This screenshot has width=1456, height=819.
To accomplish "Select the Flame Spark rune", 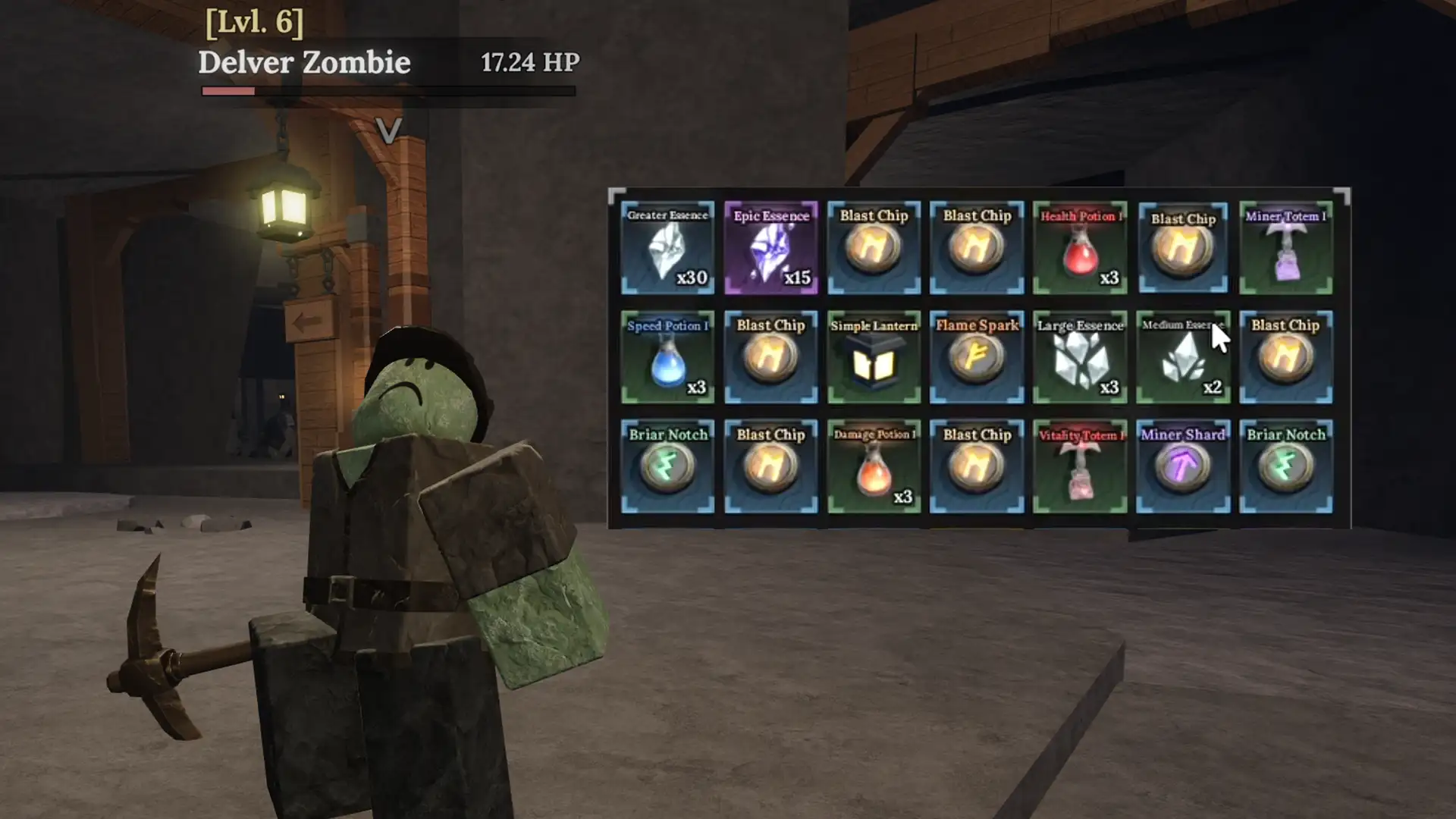I will click(x=977, y=355).
